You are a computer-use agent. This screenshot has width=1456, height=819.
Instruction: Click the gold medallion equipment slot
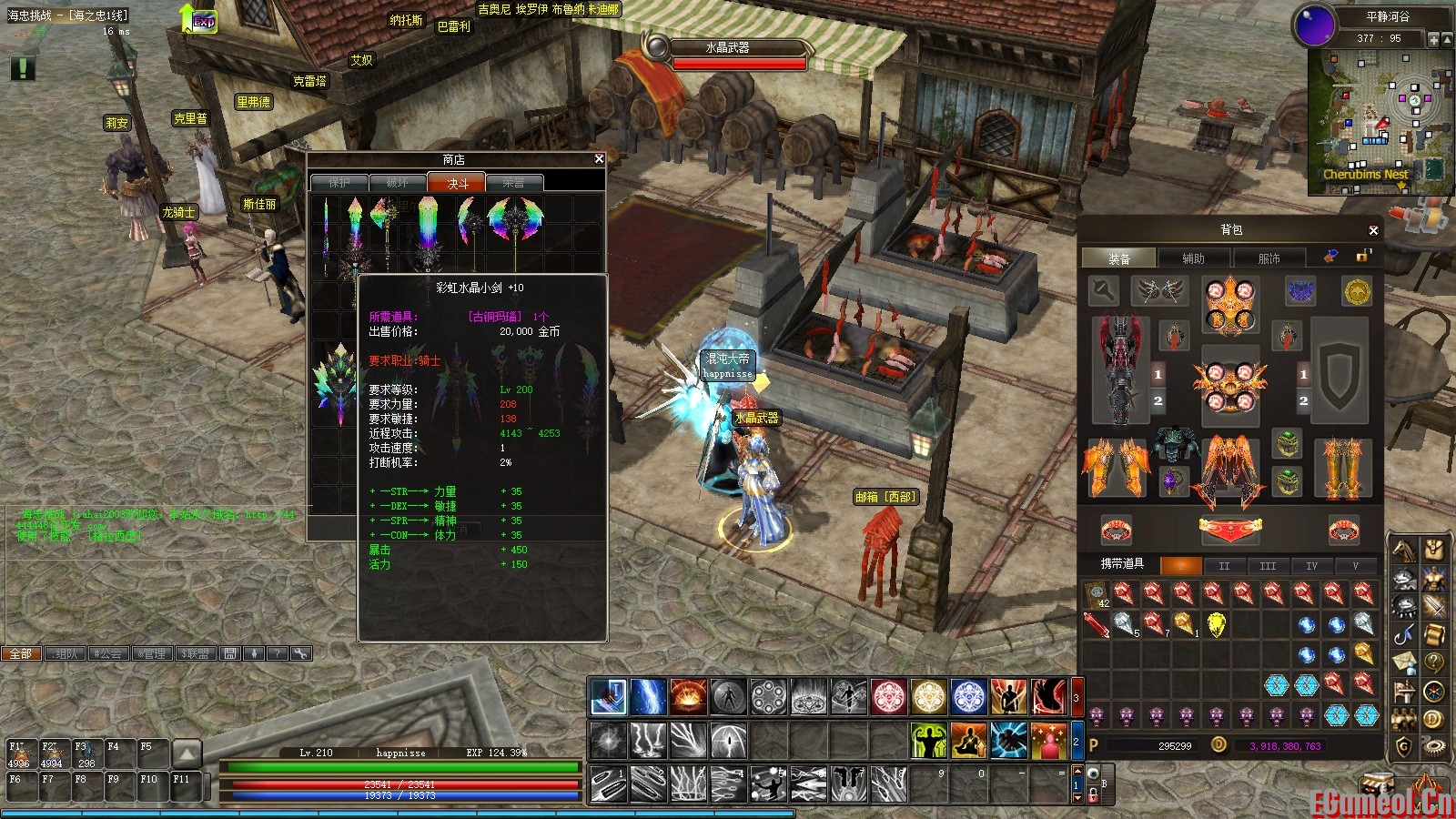[x=1357, y=292]
